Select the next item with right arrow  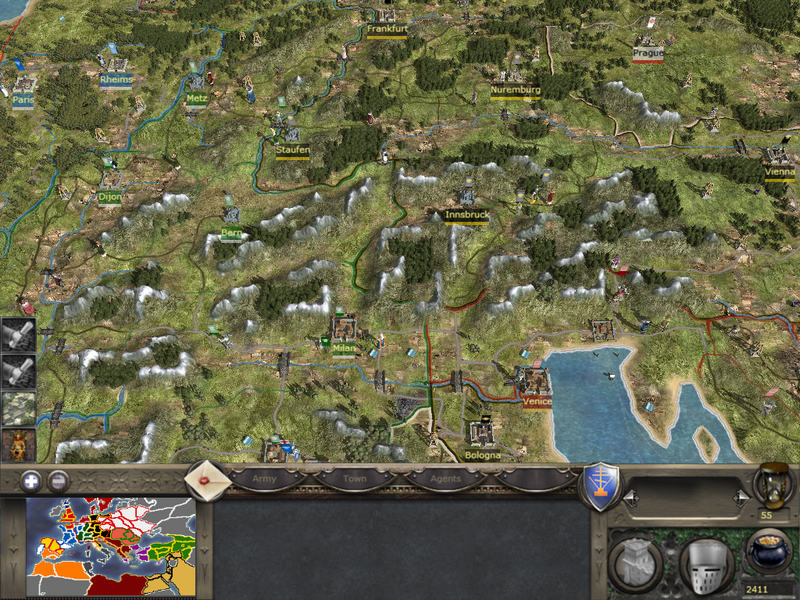click(x=741, y=496)
